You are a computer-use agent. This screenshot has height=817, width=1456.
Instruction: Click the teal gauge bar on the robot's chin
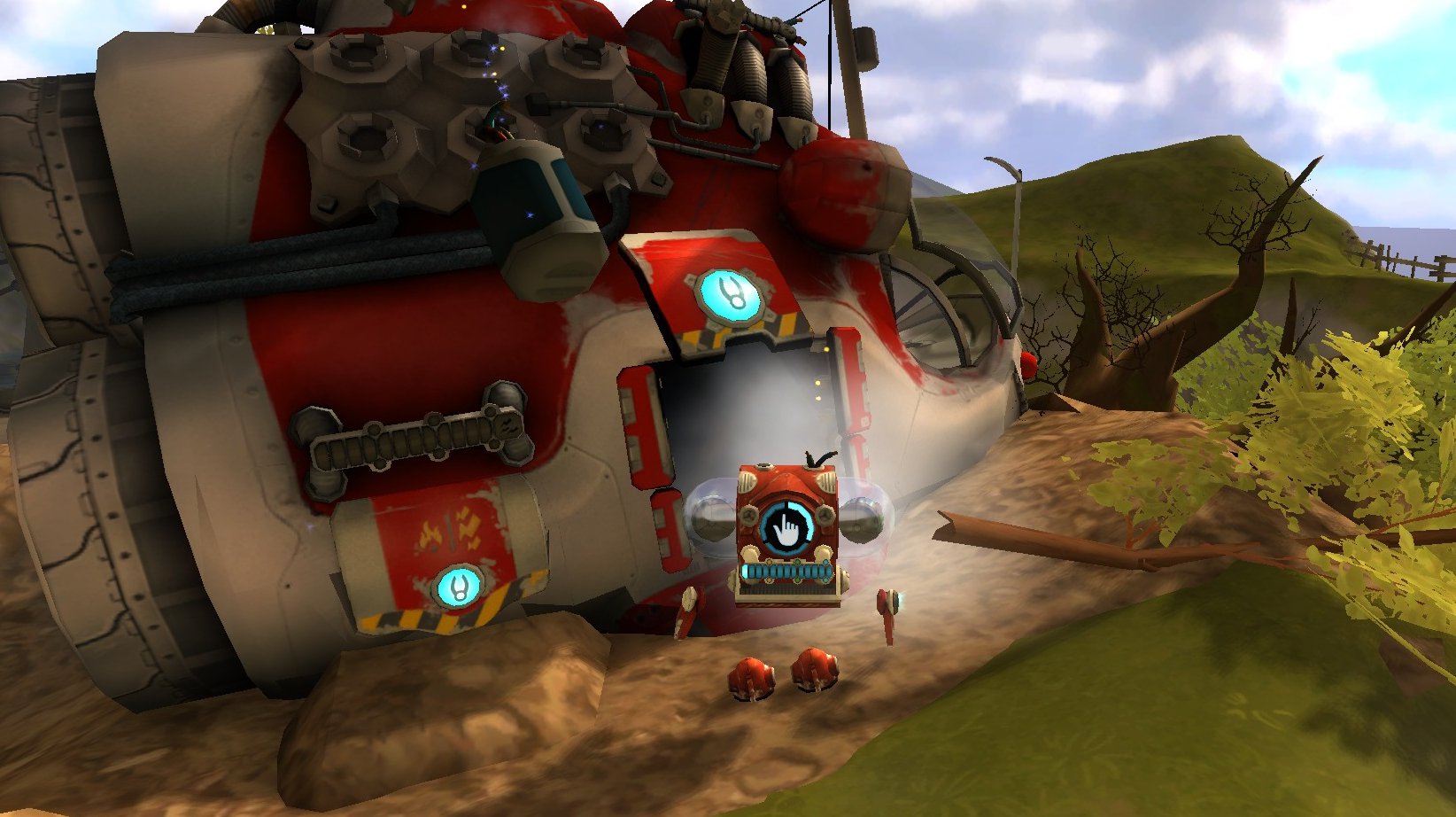786,570
